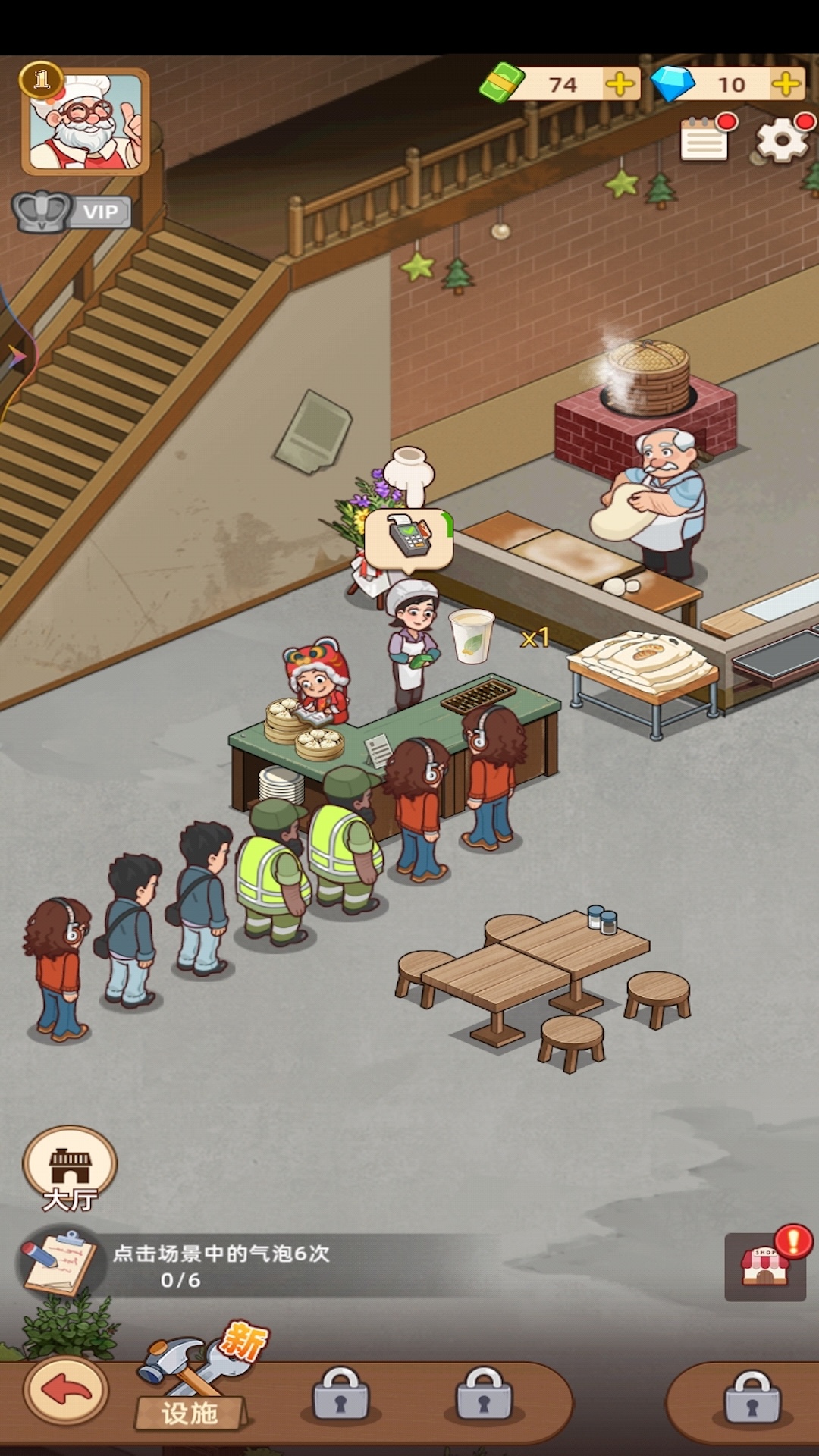Open the chef player profile portrait

coord(85,121)
